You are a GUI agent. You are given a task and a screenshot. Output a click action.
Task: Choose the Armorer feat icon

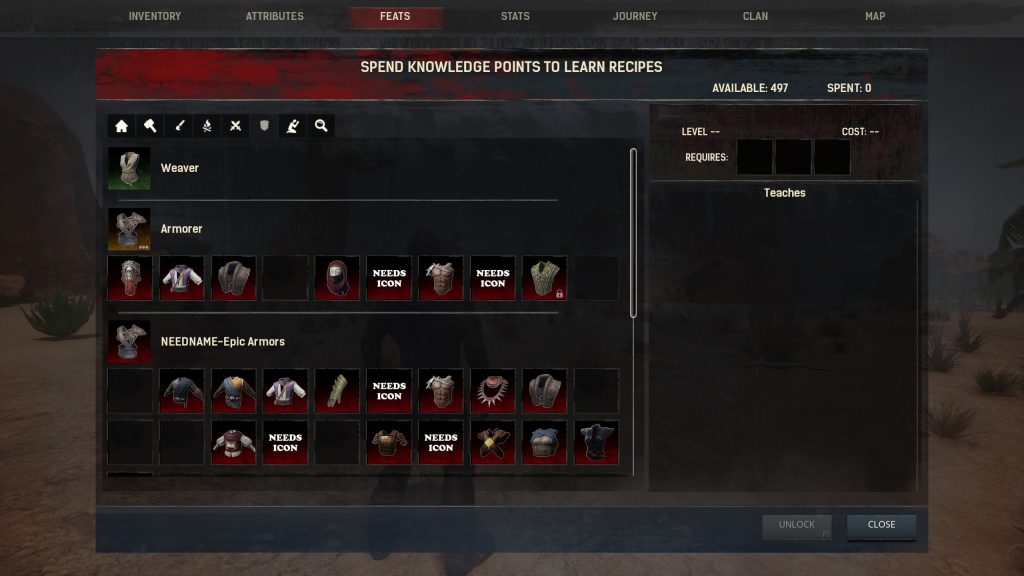(x=130, y=229)
